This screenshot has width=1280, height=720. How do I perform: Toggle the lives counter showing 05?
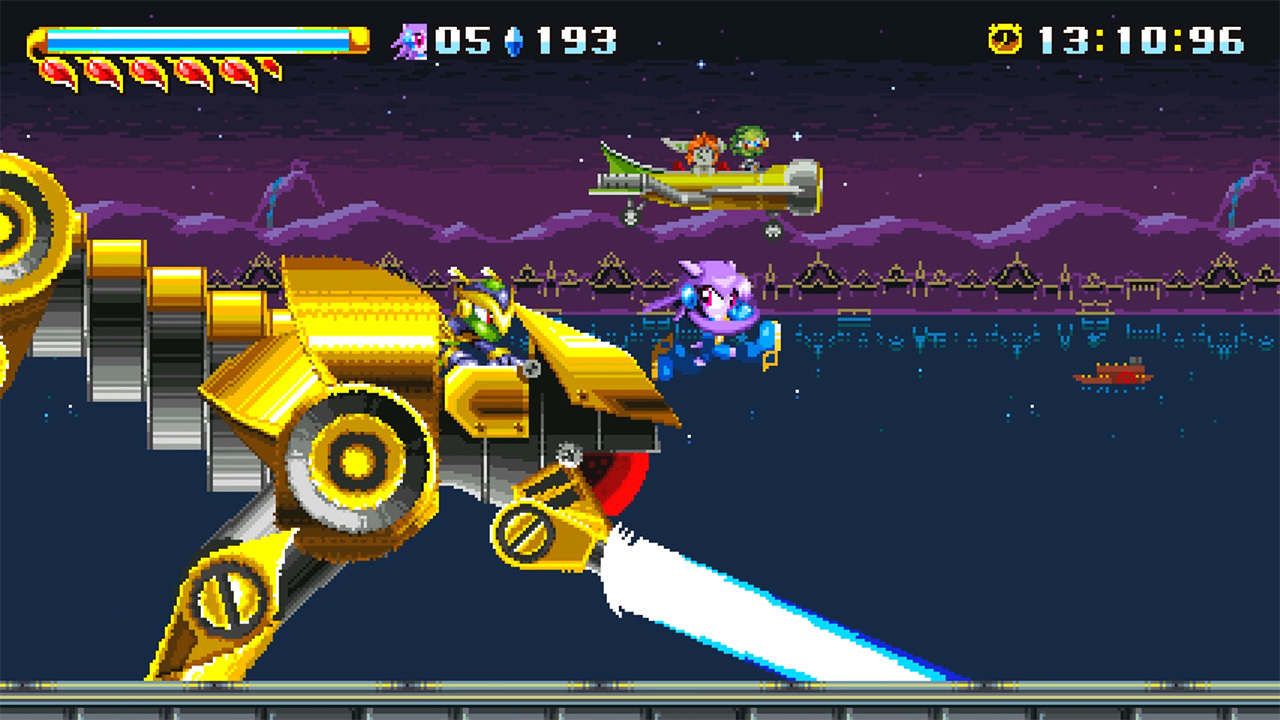coord(462,41)
